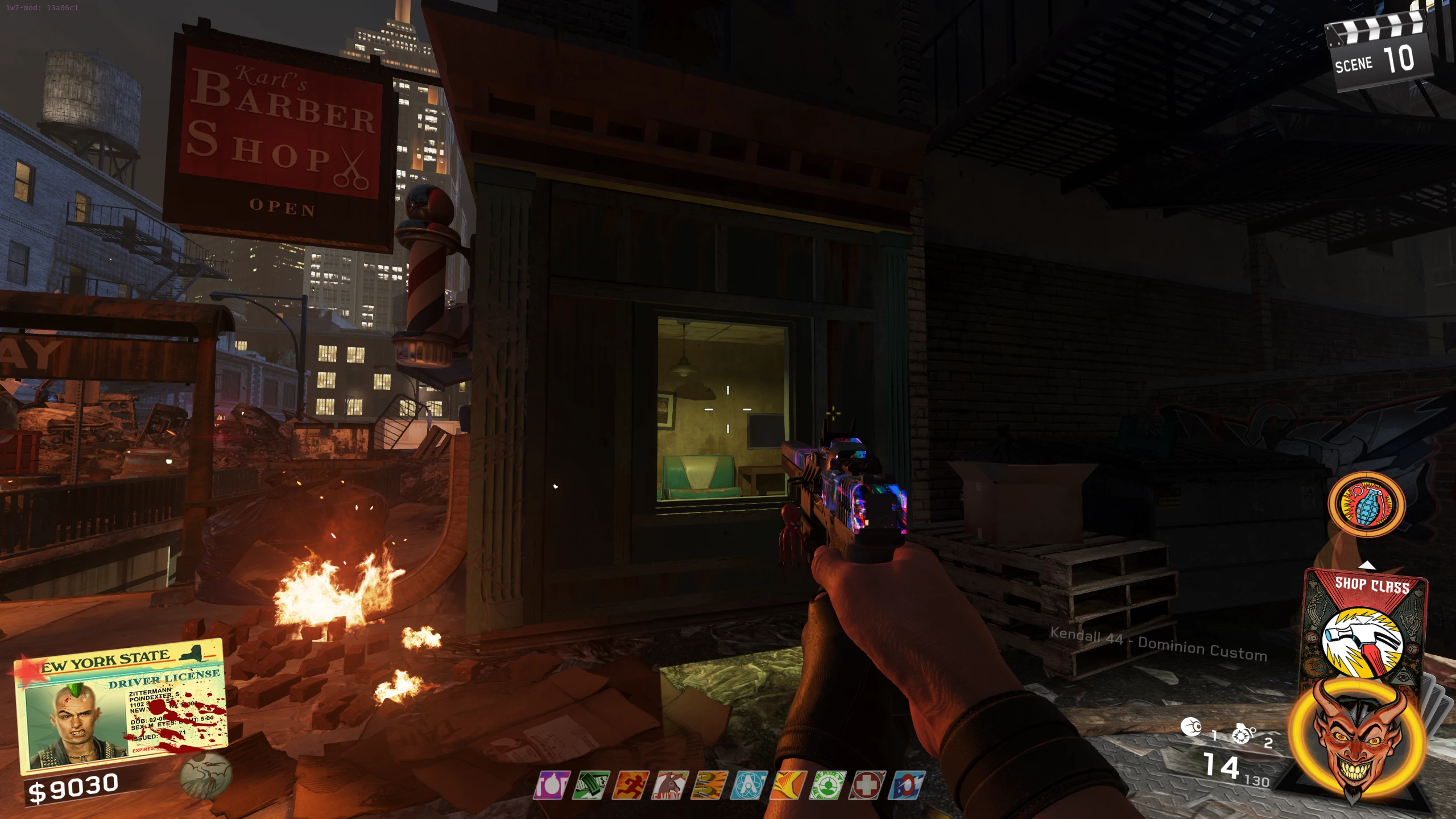Select the blue Up 'N Atoms perk
Screen dimensions: 1456x819
tap(749, 785)
